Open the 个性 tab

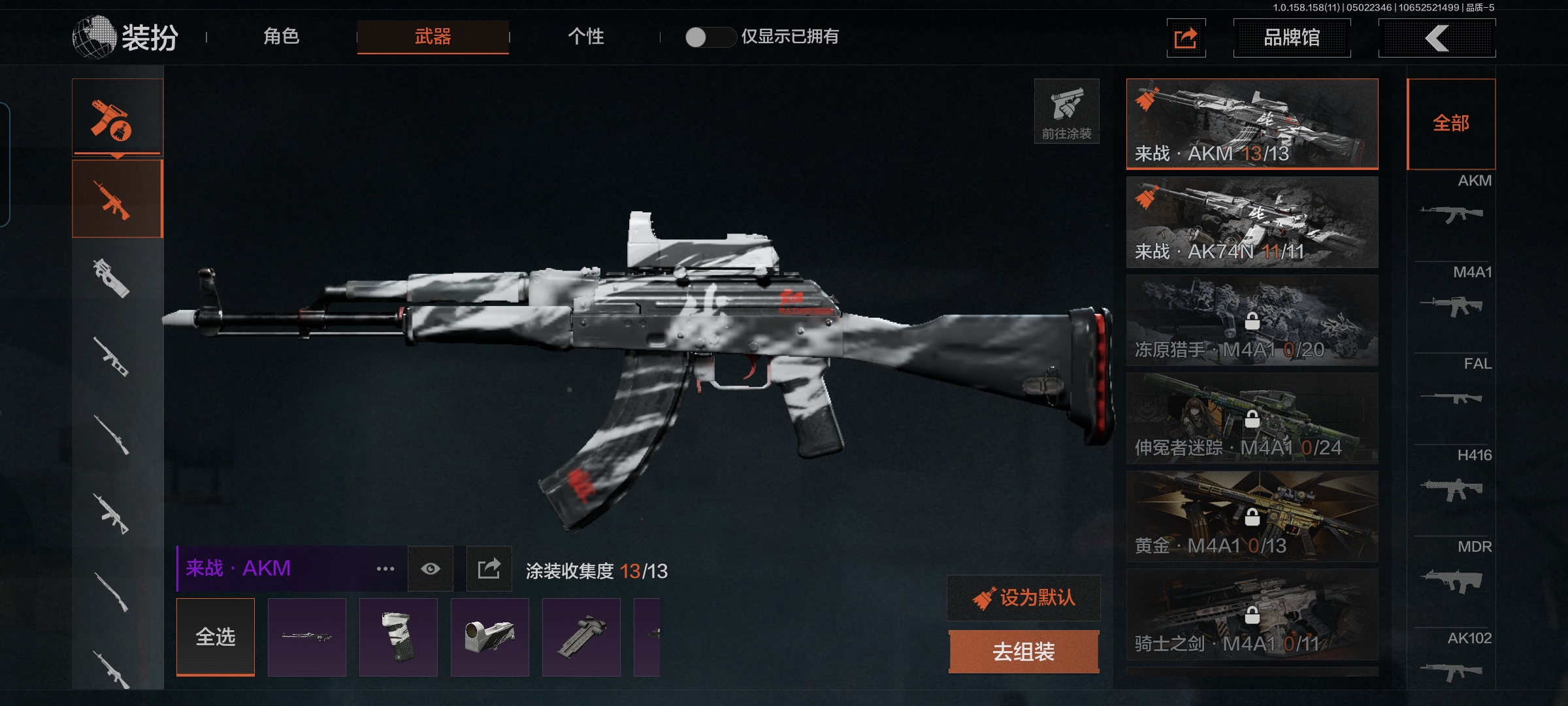click(x=585, y=37)
